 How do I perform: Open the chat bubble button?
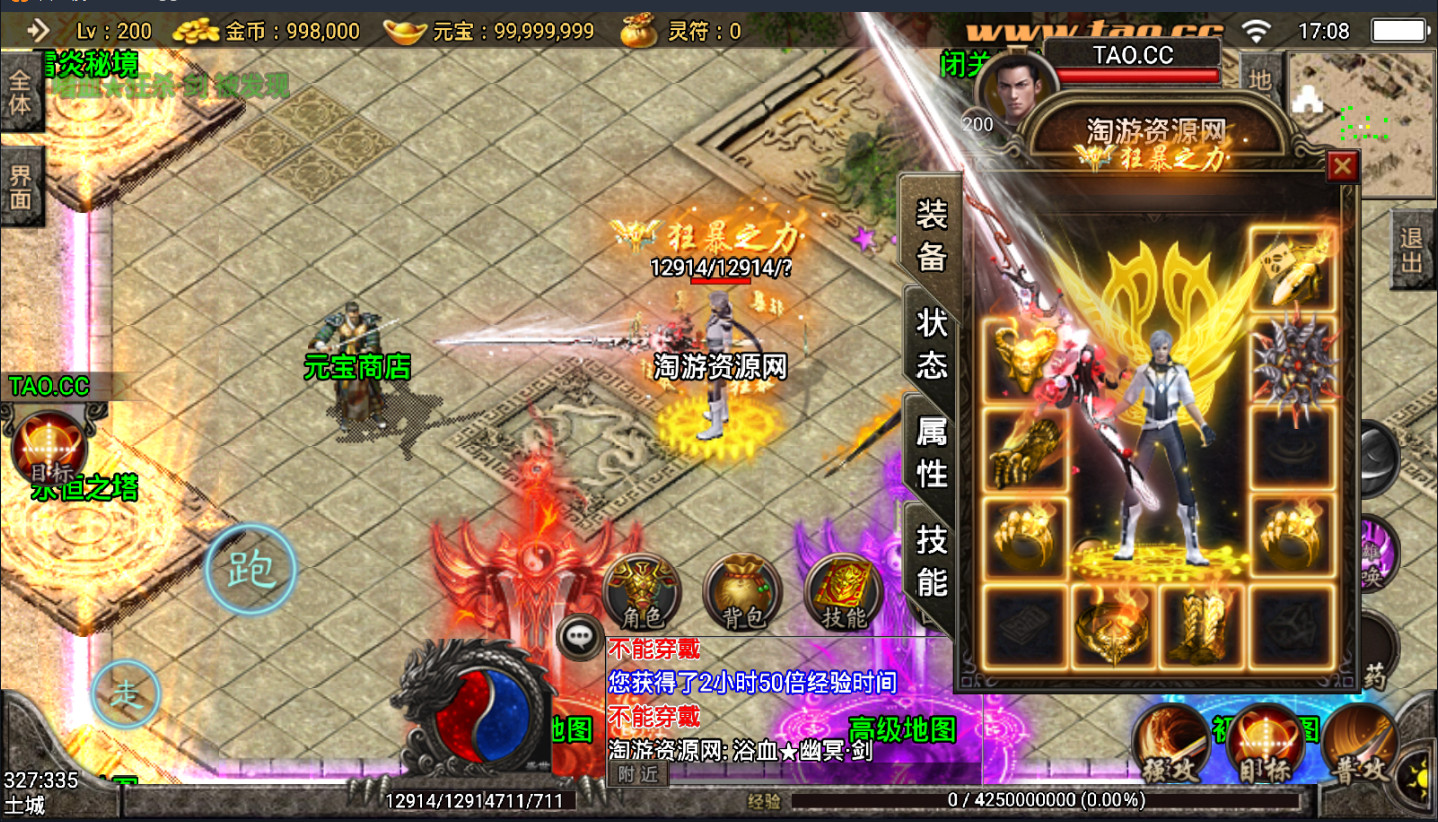click(580, 637)
